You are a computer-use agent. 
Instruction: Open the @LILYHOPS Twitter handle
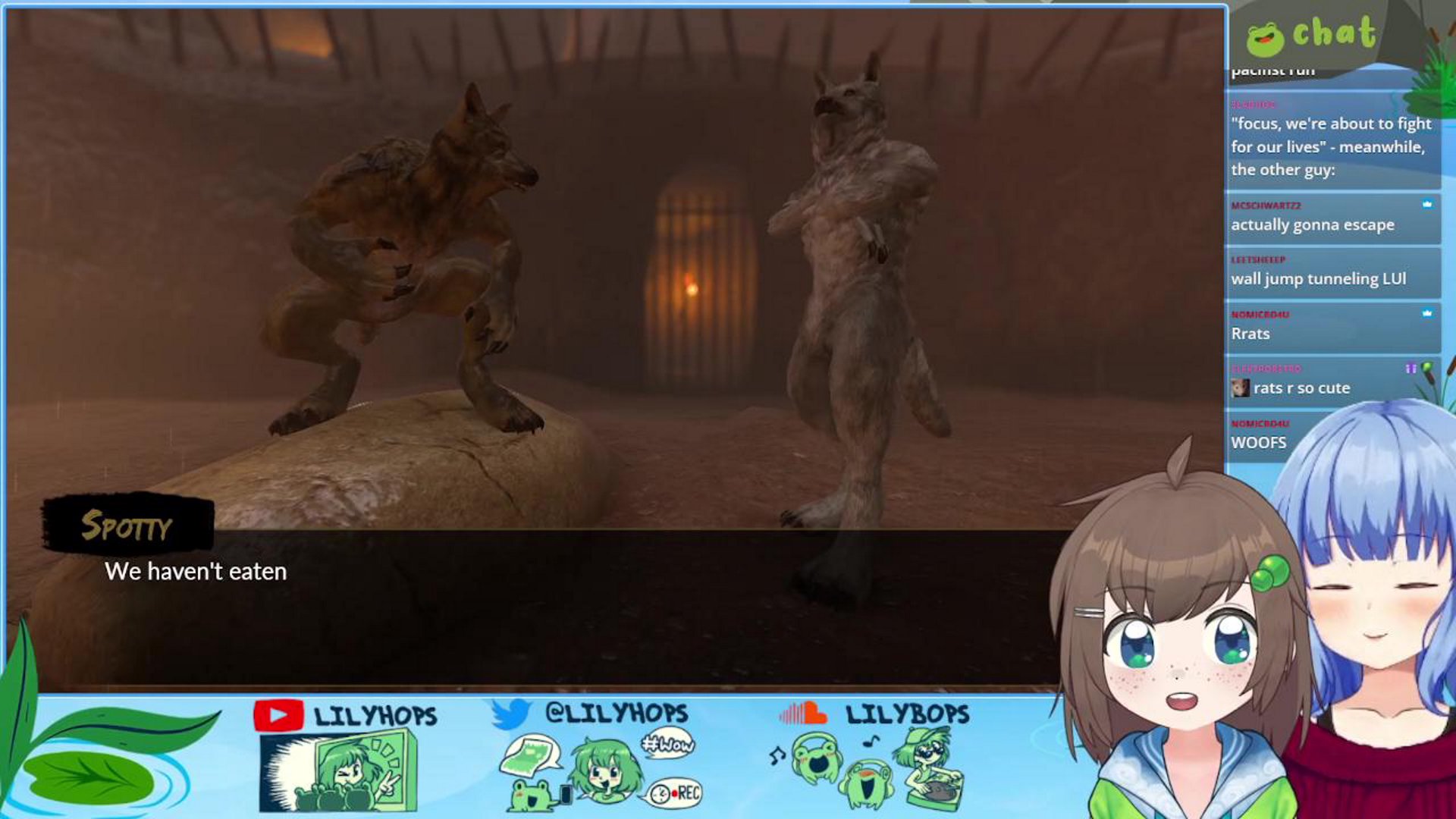(x=618, y=714)
